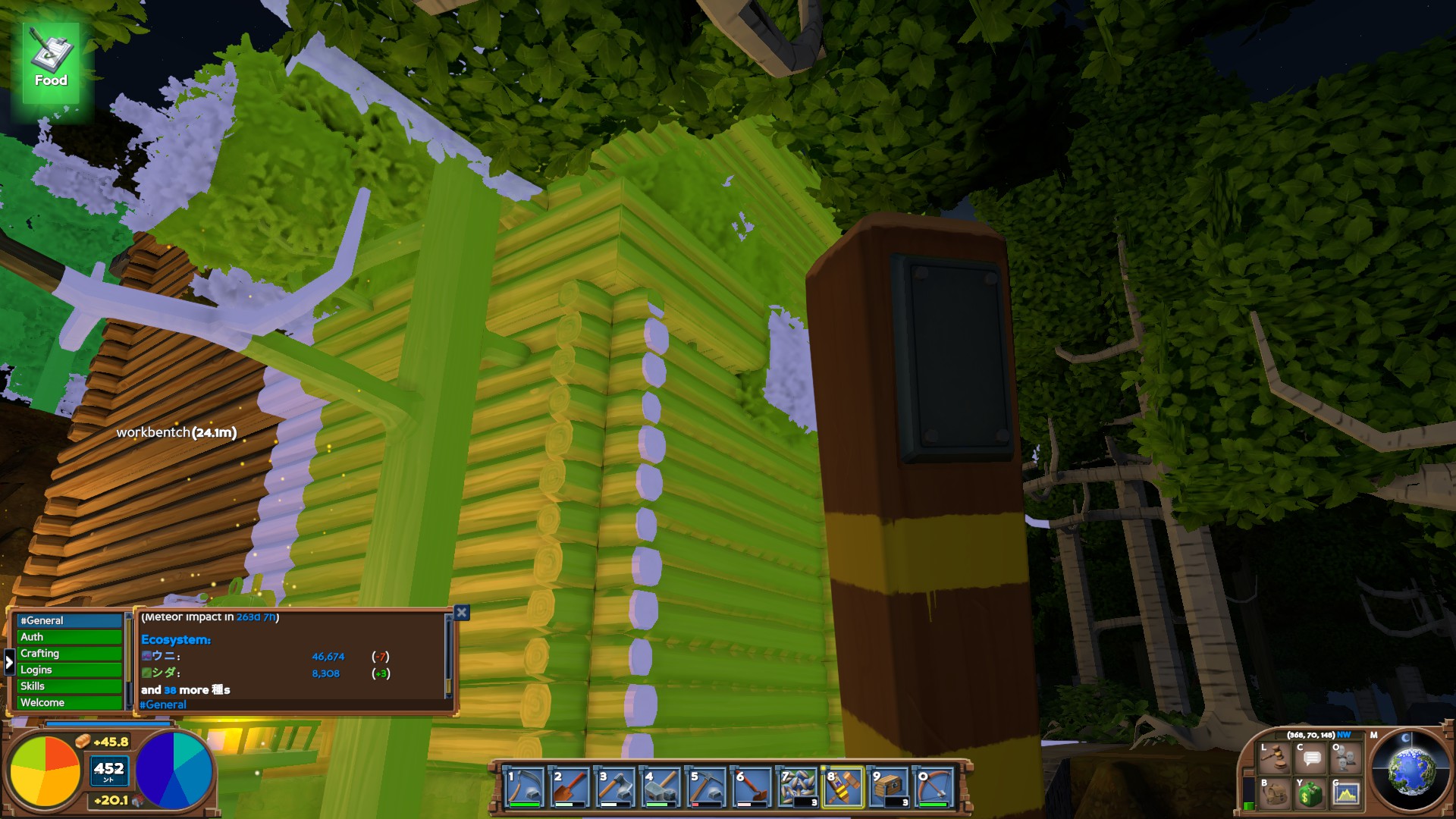Switch to the Auth chat channel
Image resolution: width=1456 pixels, height=819 pixels.
pyautogui.click(x=69, y=637)
